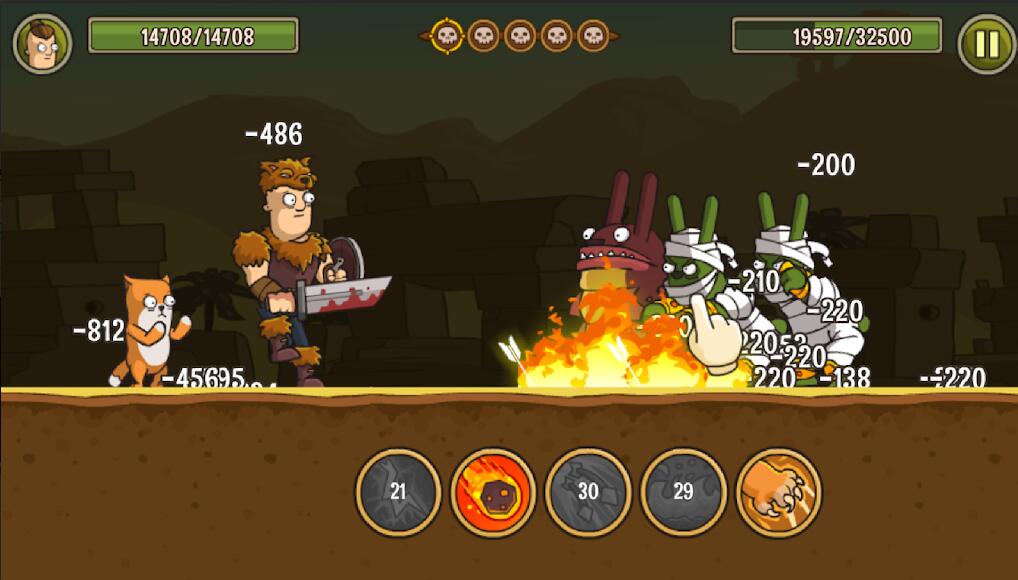Screen dimensions: 1018x580
Task: Open the hero portrait
Action: [x=42, y=44]
